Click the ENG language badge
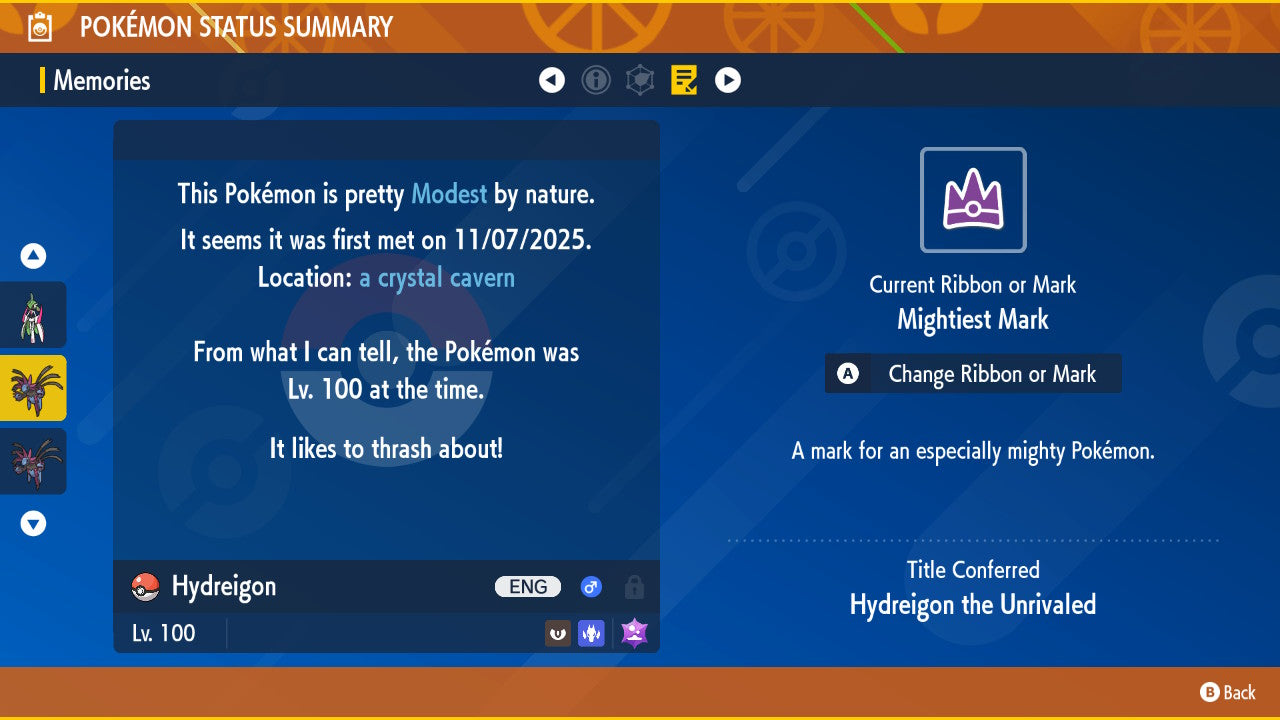The image size is (1280, 720). tap(528, 587)
